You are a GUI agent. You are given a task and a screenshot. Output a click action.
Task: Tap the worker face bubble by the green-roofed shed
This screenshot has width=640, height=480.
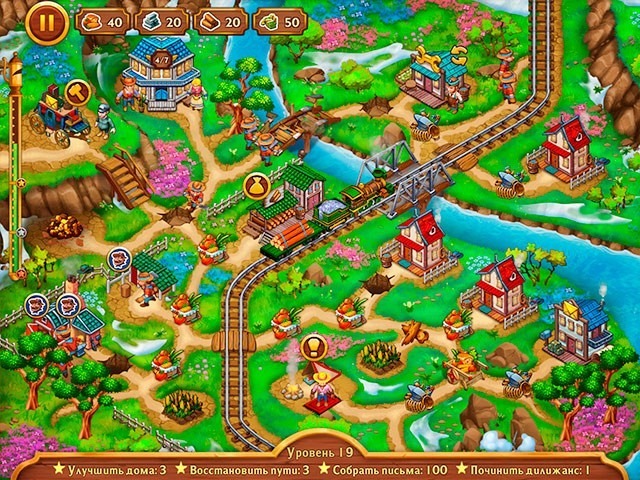click(119, 258)
